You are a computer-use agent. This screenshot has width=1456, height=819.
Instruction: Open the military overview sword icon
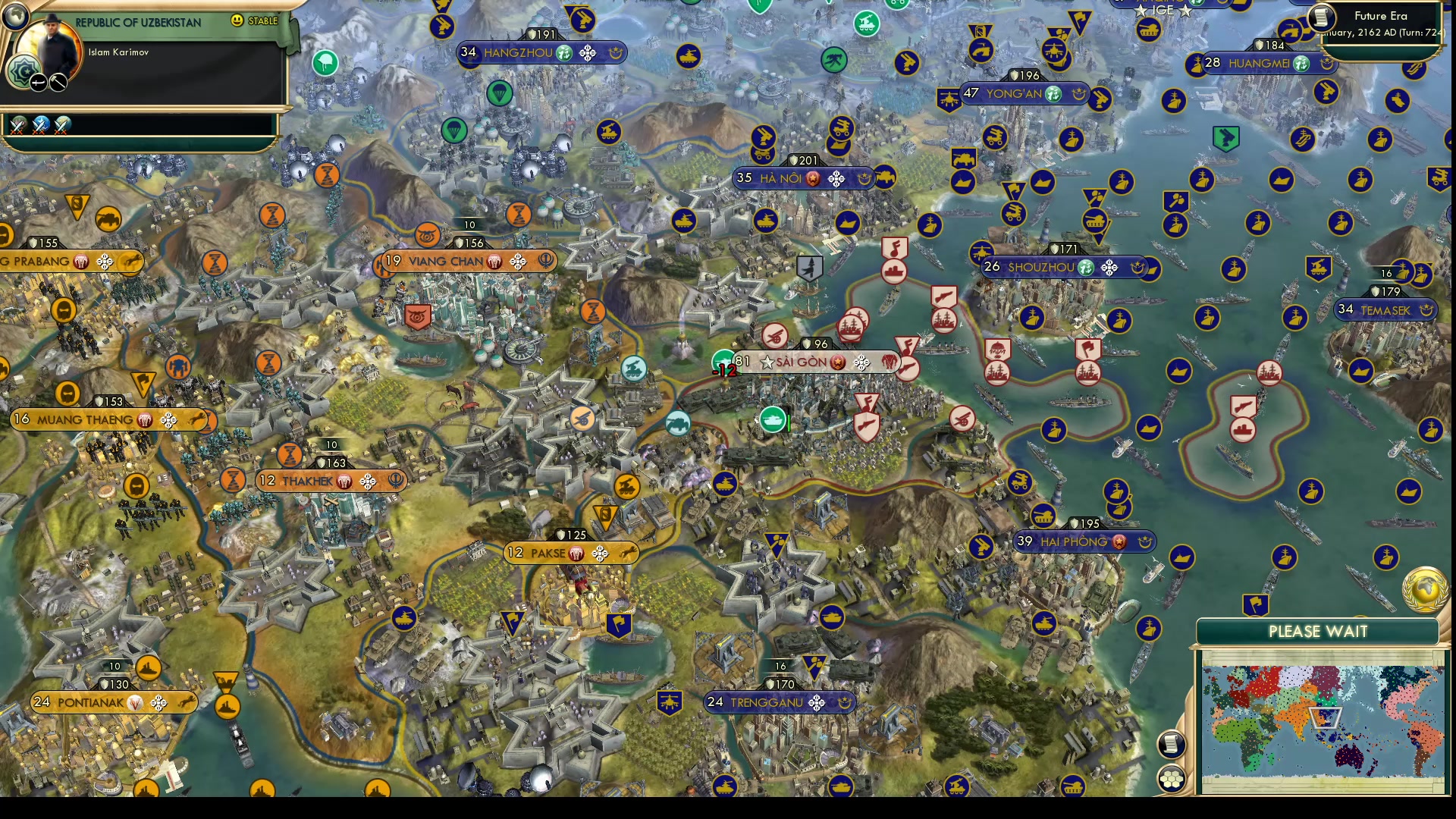pyautogui.click(x=39, y=83)
